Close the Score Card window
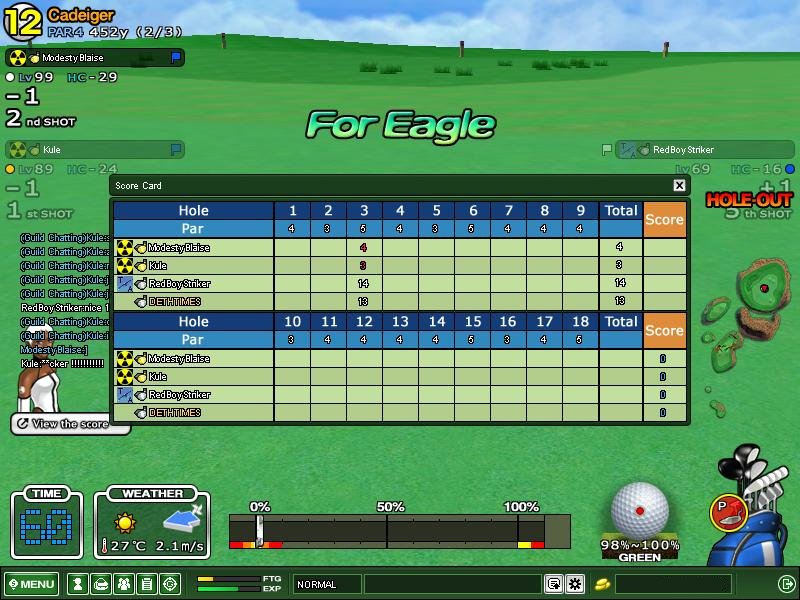The width and height of the screenshot is (800, 600). point(679,185)
